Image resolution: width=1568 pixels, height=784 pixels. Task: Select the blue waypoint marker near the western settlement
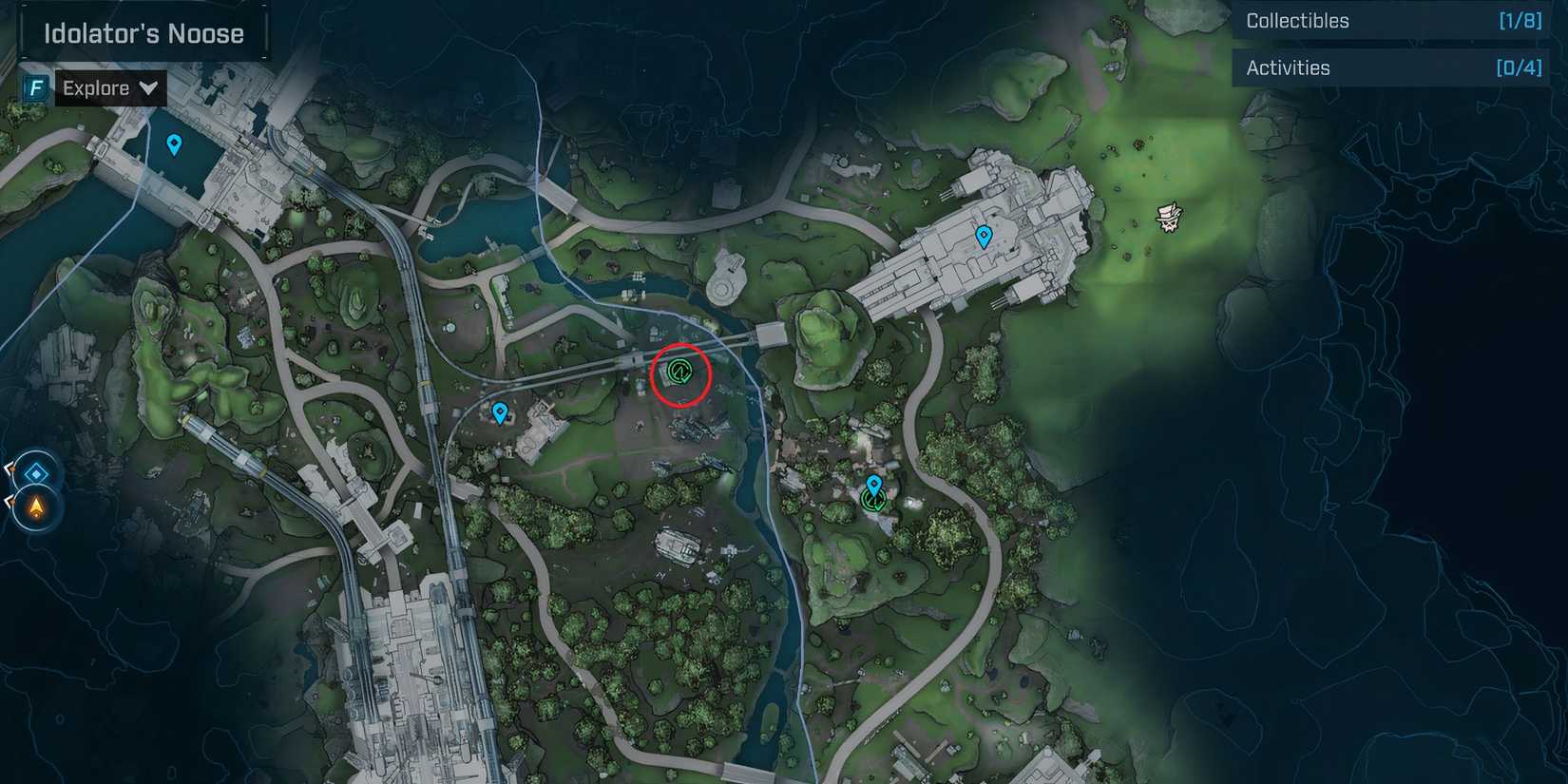click(501, 412)
